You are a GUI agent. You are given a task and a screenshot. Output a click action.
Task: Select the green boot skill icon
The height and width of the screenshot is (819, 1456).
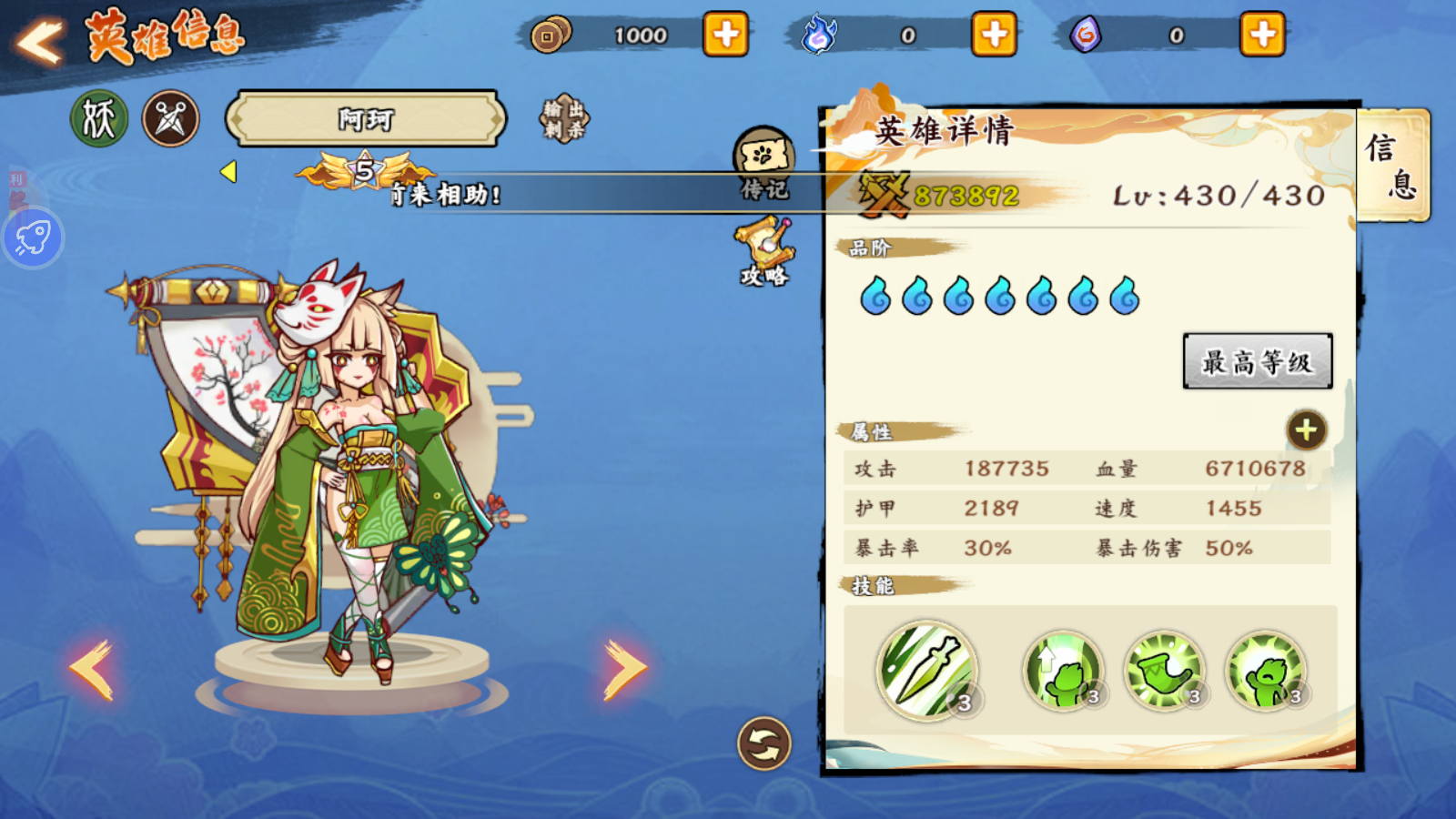point(1164,672)
